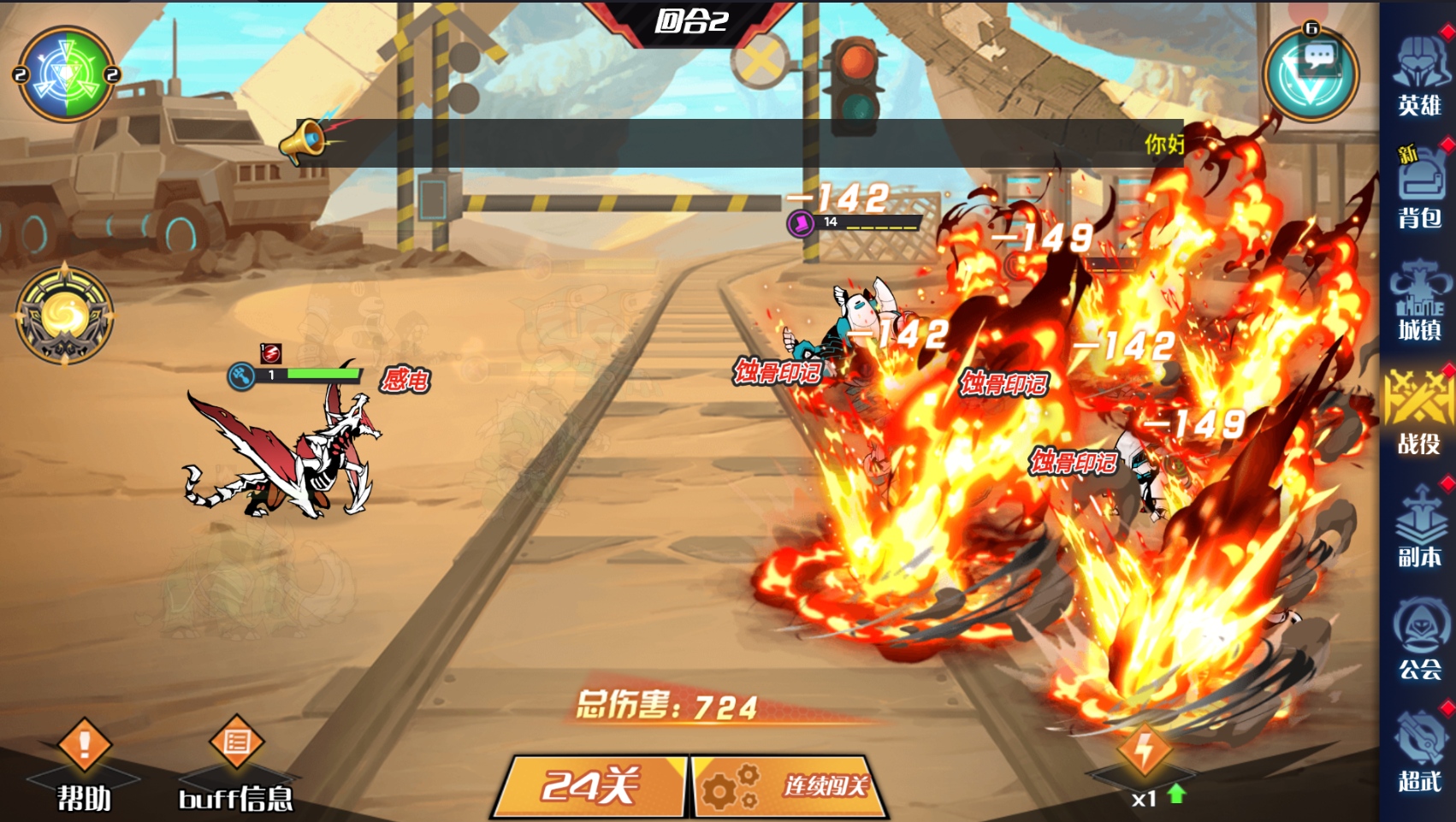Activate the golden swirl skill emblem
Image resolution: width=1456 pixels, height=822 pixels.
(x=64, y=316)
